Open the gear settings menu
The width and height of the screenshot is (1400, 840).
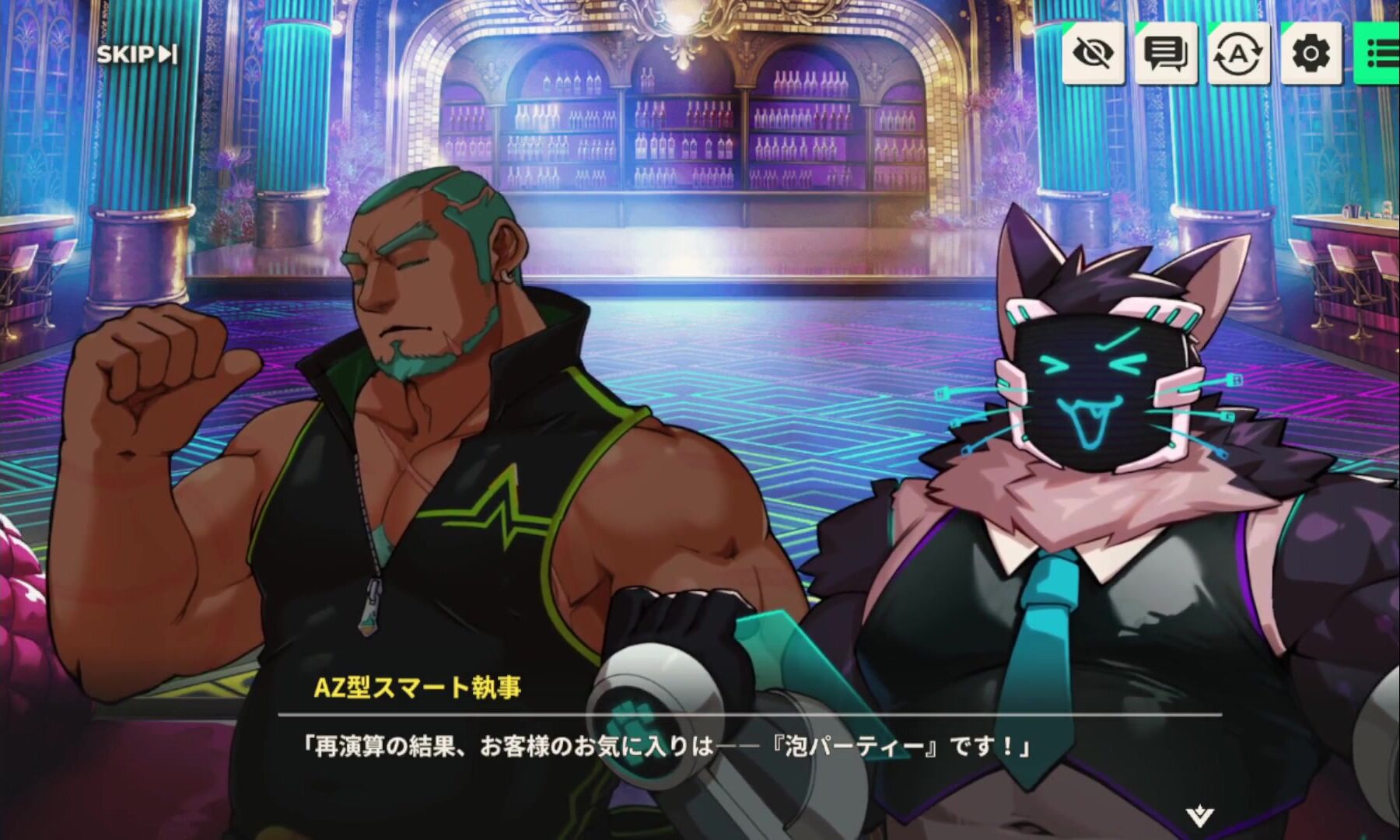click(1311, 53)
